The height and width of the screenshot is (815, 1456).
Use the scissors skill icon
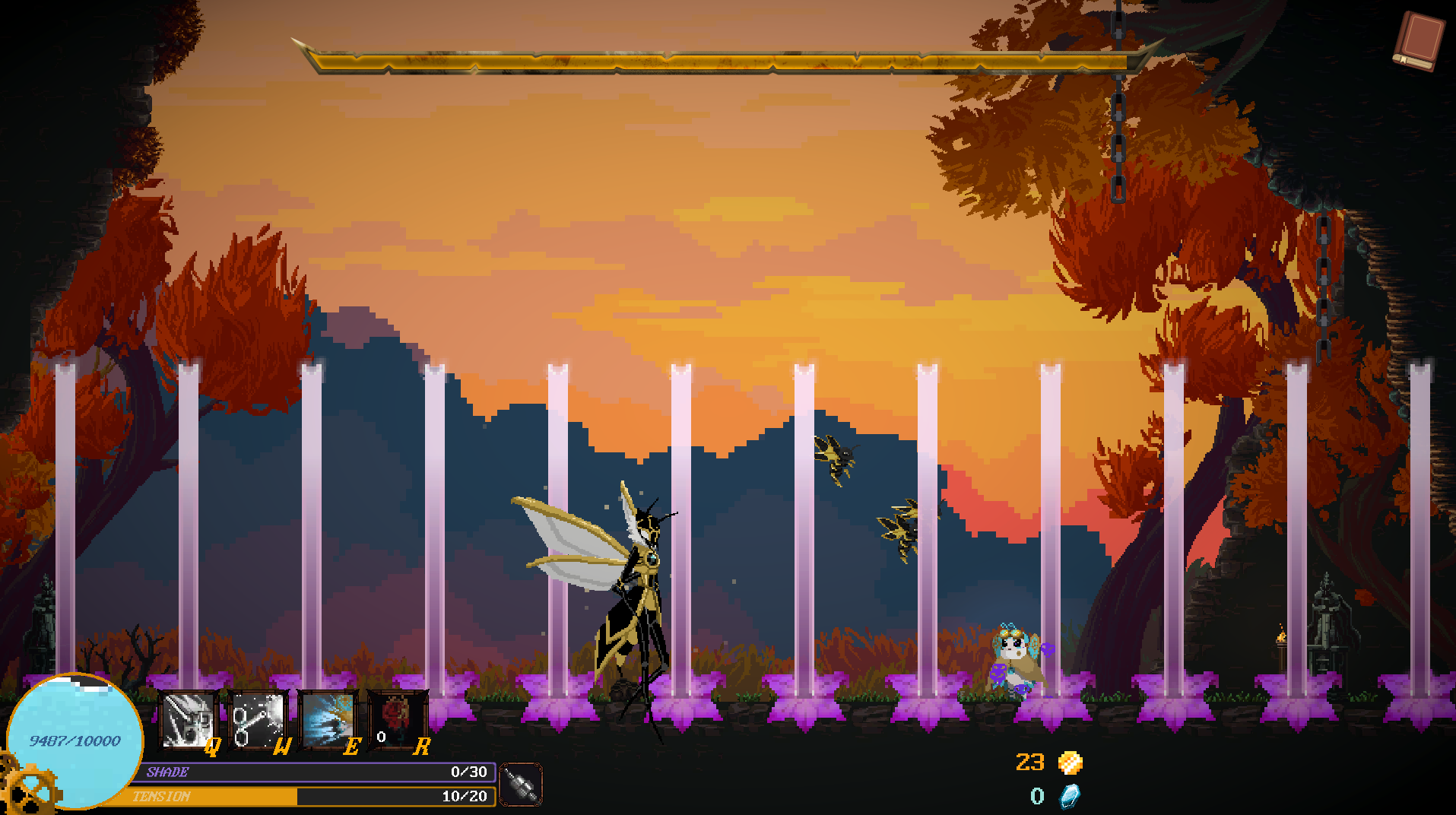click(257, 719)
